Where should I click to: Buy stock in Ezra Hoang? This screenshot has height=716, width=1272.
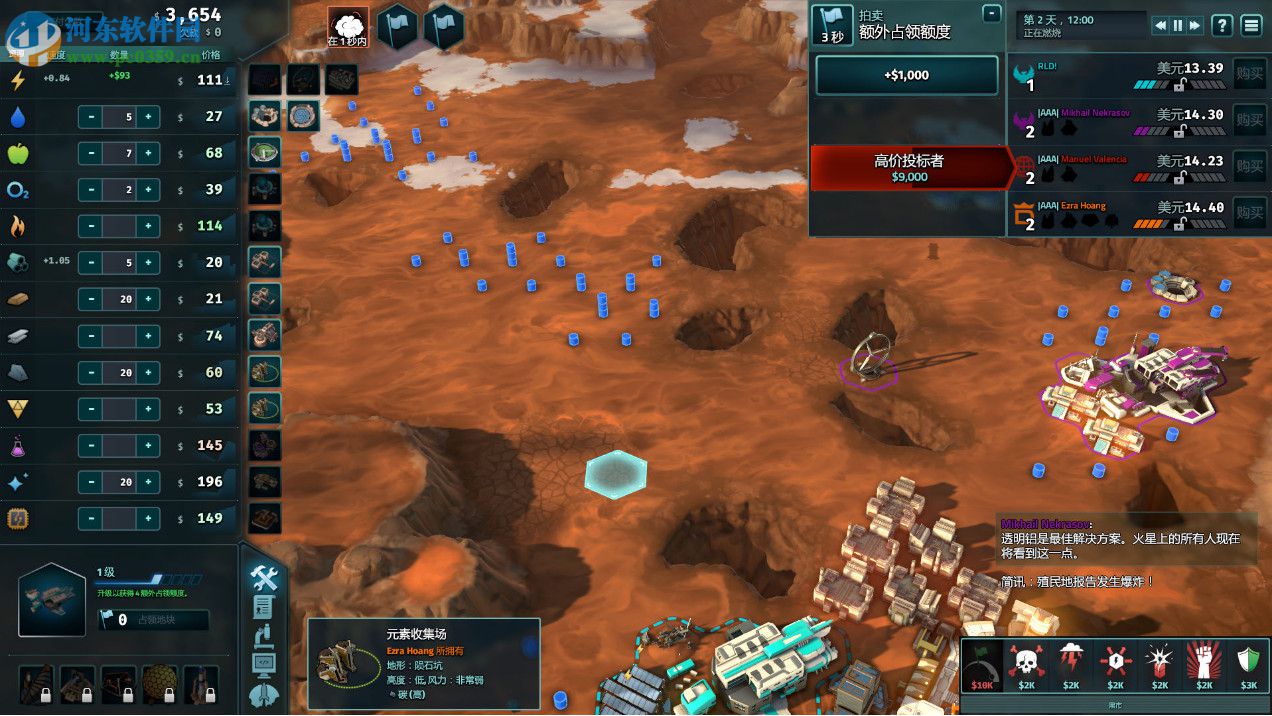[x=1249, y=211]
